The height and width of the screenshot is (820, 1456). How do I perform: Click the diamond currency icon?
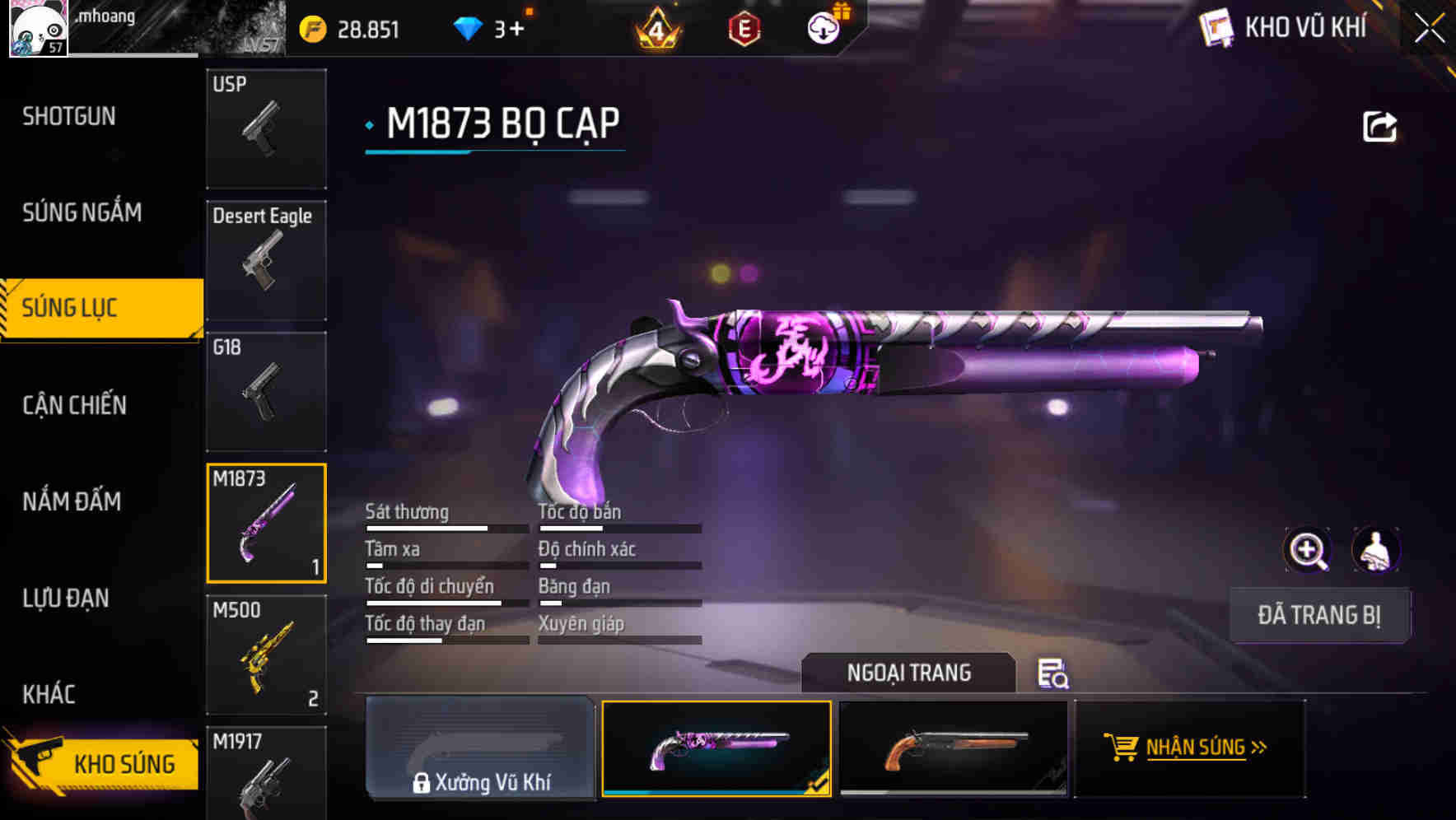tap(467, 27)
